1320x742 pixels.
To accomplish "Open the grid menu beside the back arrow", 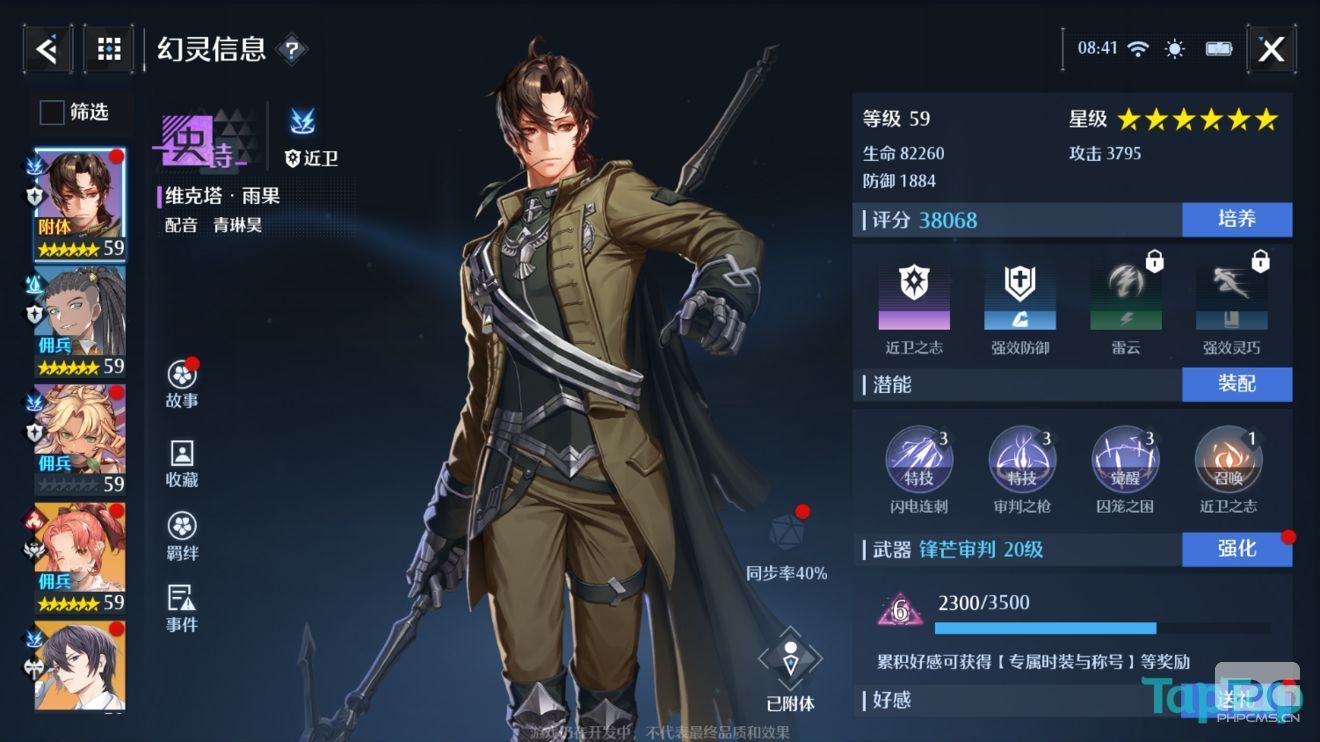I will tap(107, 47).
